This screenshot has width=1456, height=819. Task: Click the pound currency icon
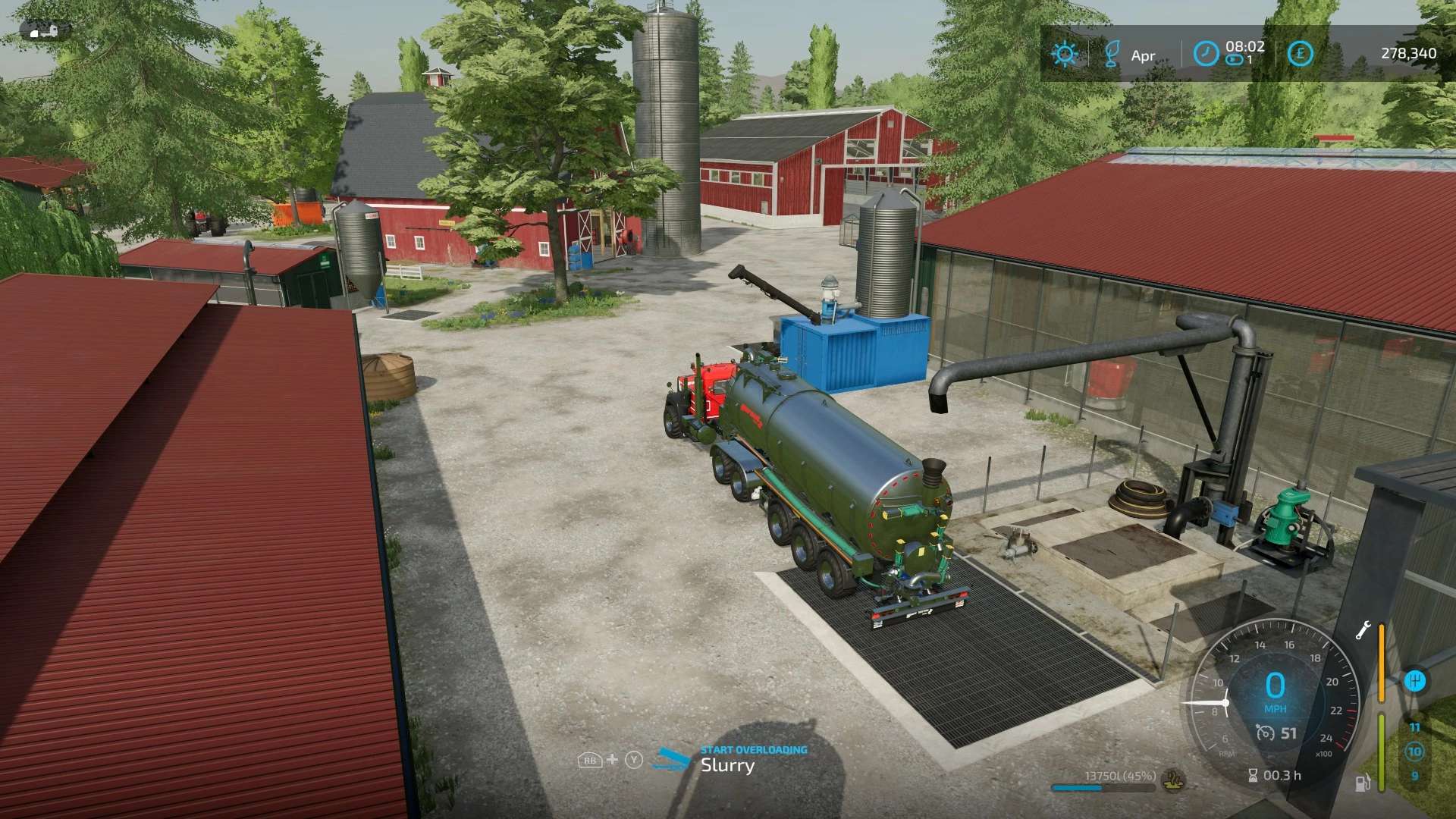coord(1300,53)
